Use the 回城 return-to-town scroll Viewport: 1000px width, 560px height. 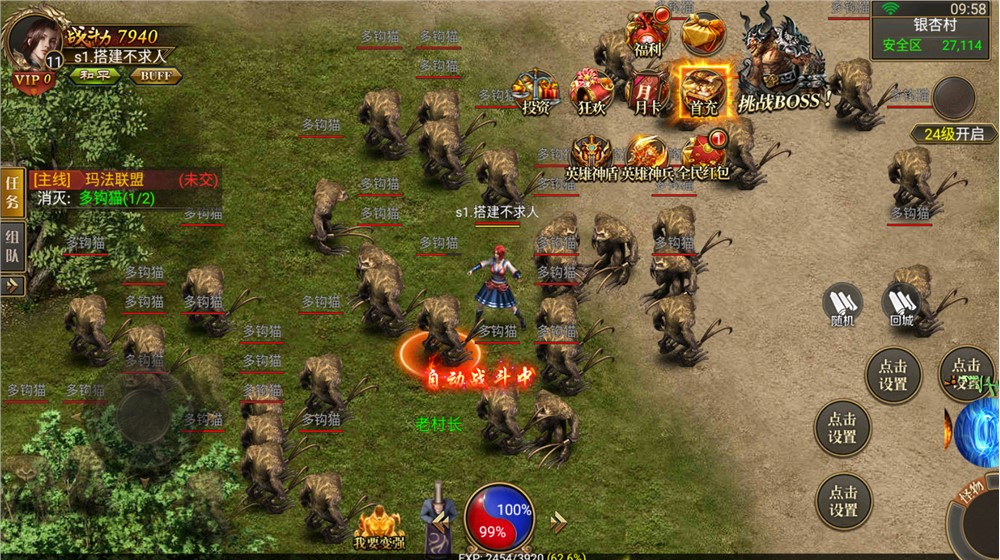[901, 304]
